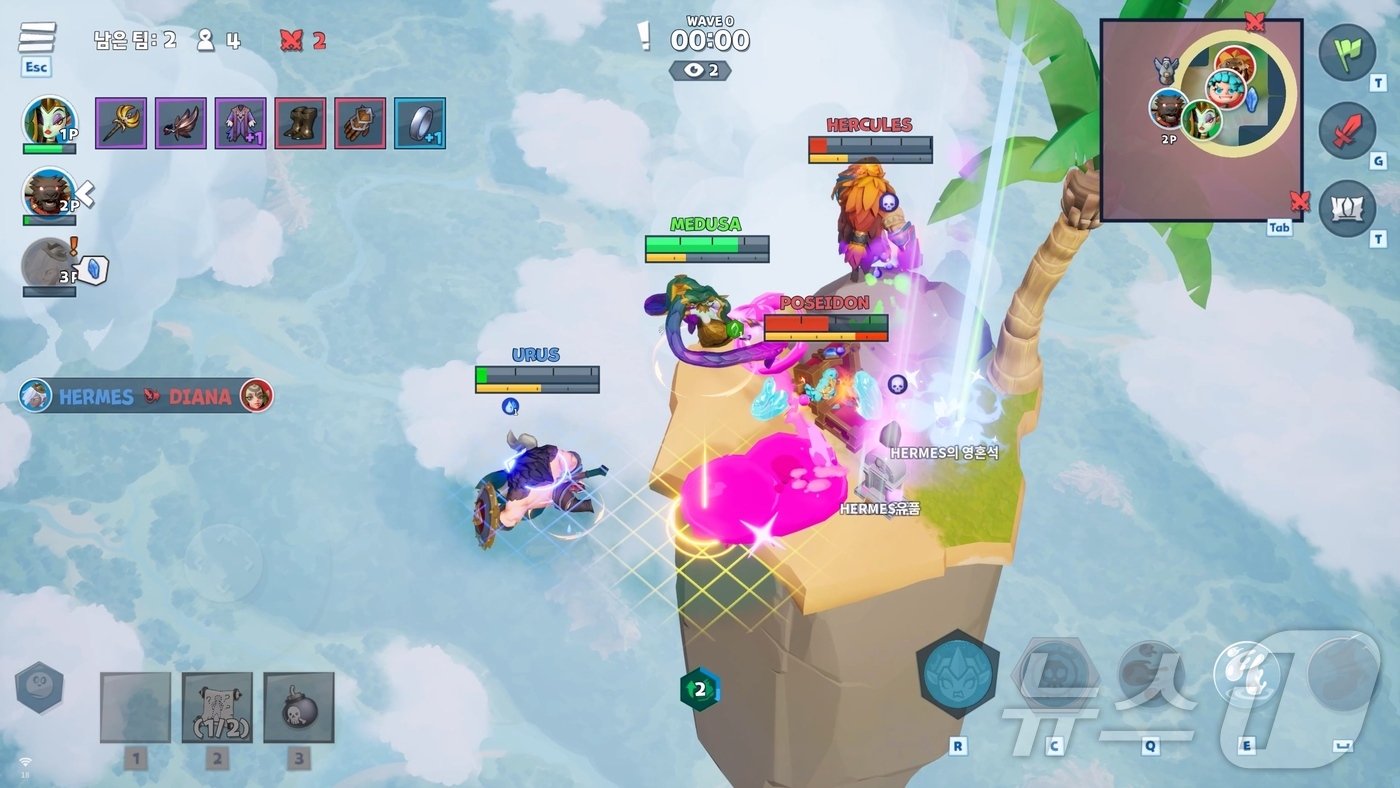Tap the red sword attack ping button
Screen dimensions: 1400x788
pyautogui.click(x=1347, y=130)
